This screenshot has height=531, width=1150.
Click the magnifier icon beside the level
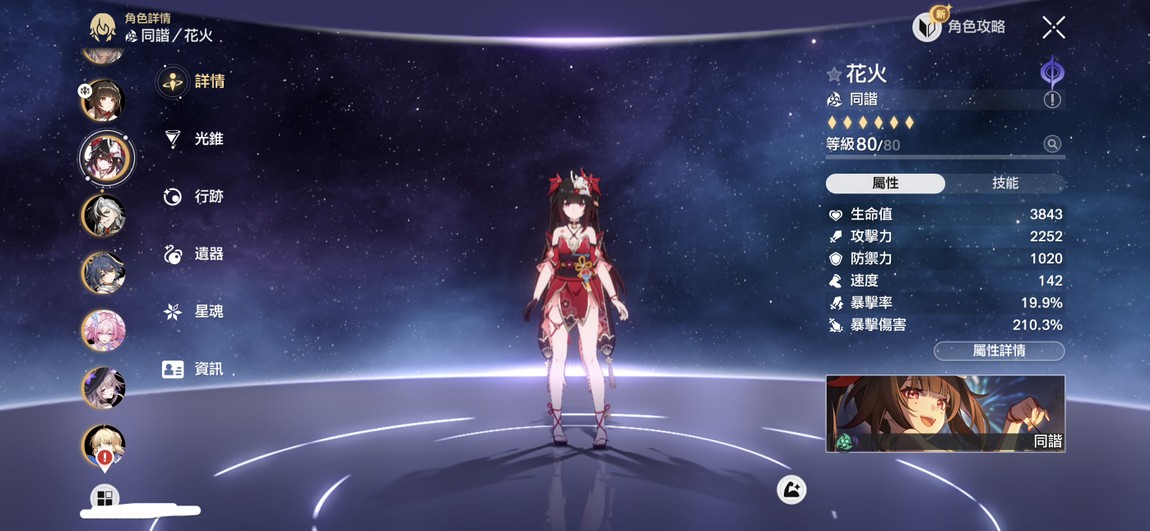[x=1052, y=144]
